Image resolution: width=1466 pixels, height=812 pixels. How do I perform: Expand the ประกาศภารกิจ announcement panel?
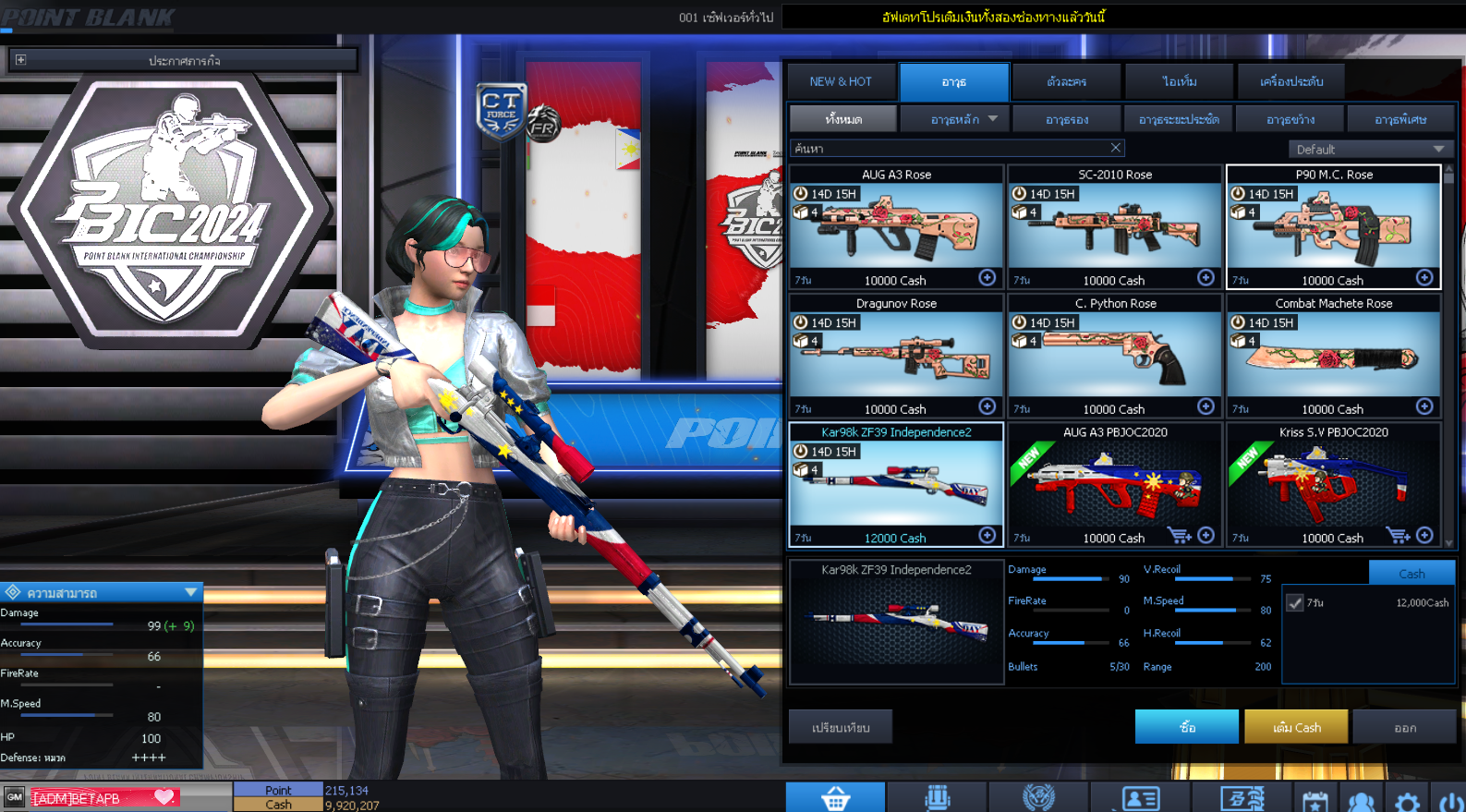pyautogui.click(x=19, y=59)
